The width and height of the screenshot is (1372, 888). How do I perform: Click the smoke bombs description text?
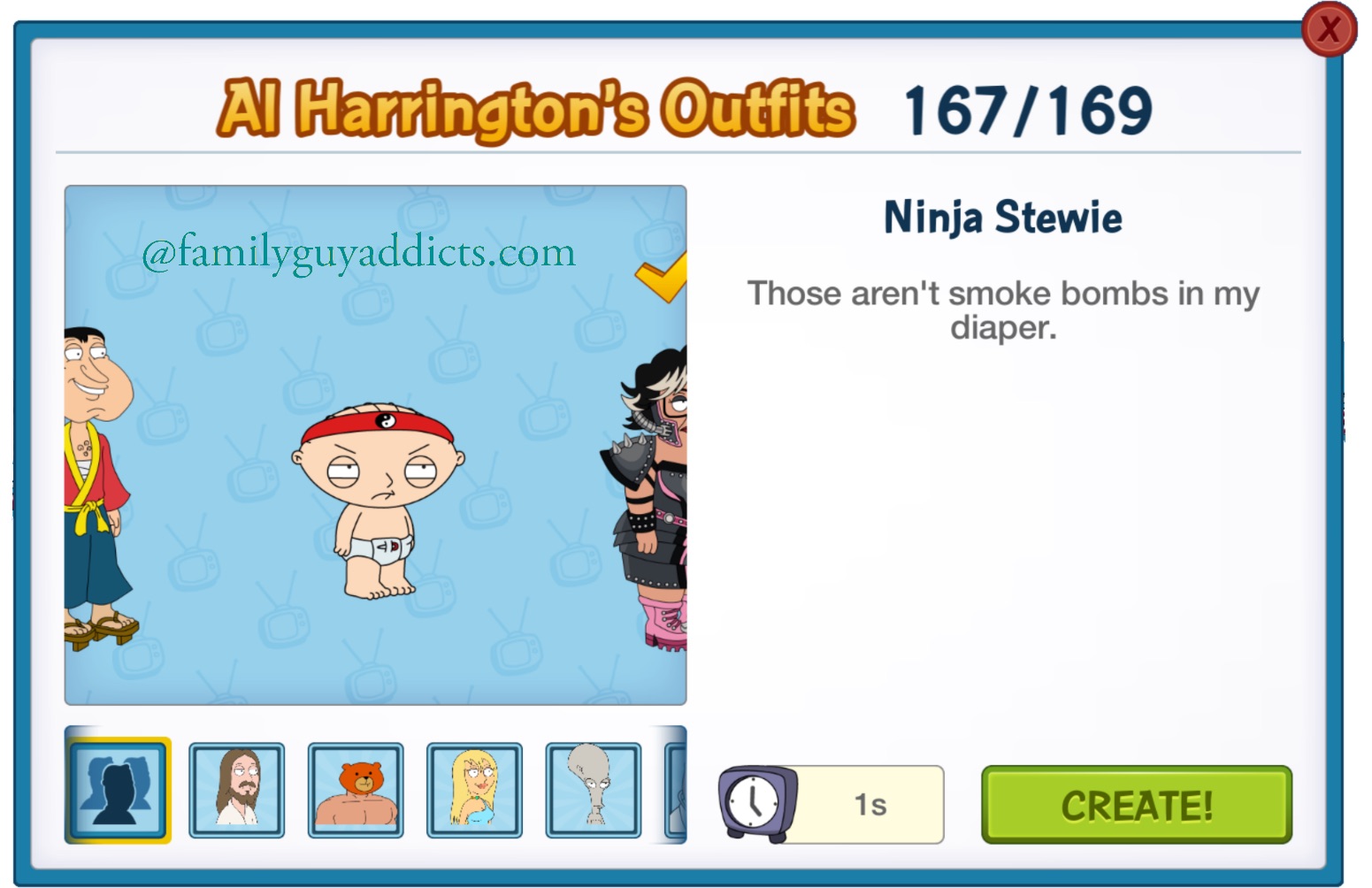[x=1002, y=310]
